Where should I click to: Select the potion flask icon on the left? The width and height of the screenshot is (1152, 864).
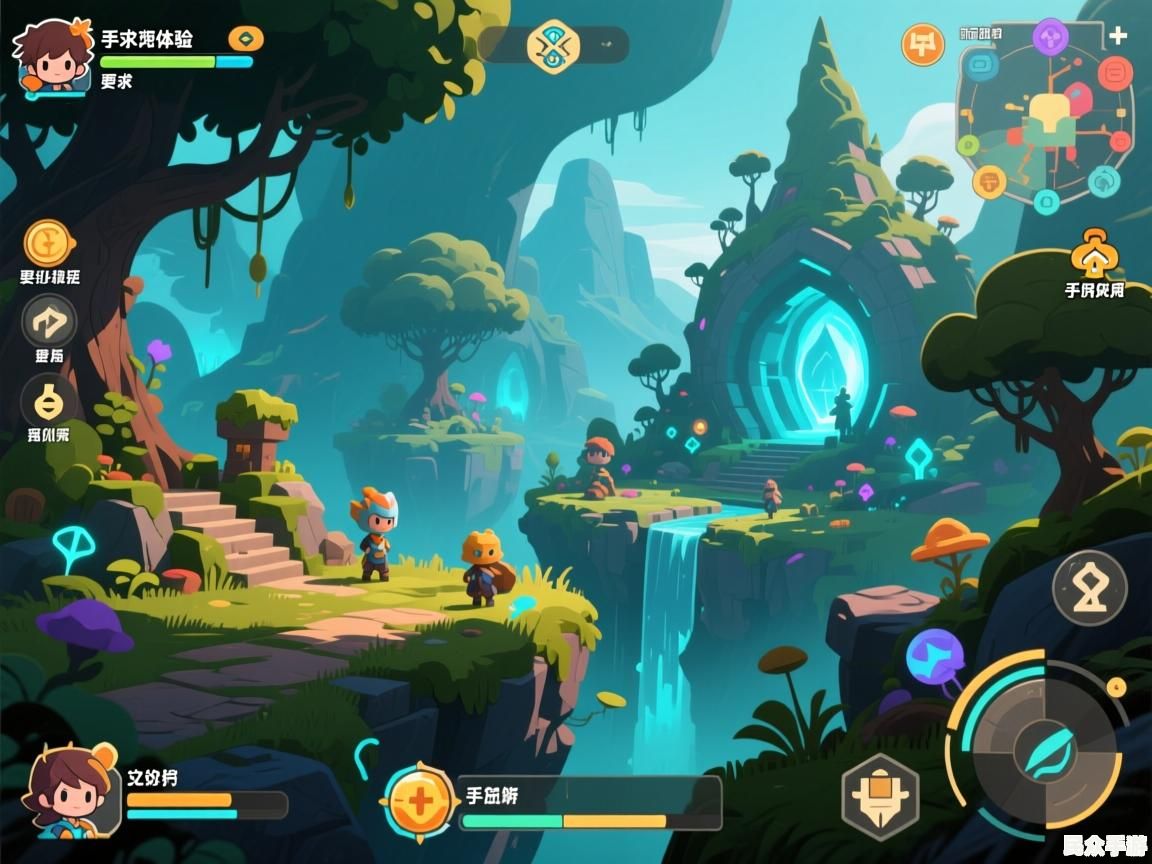(48, 402)
